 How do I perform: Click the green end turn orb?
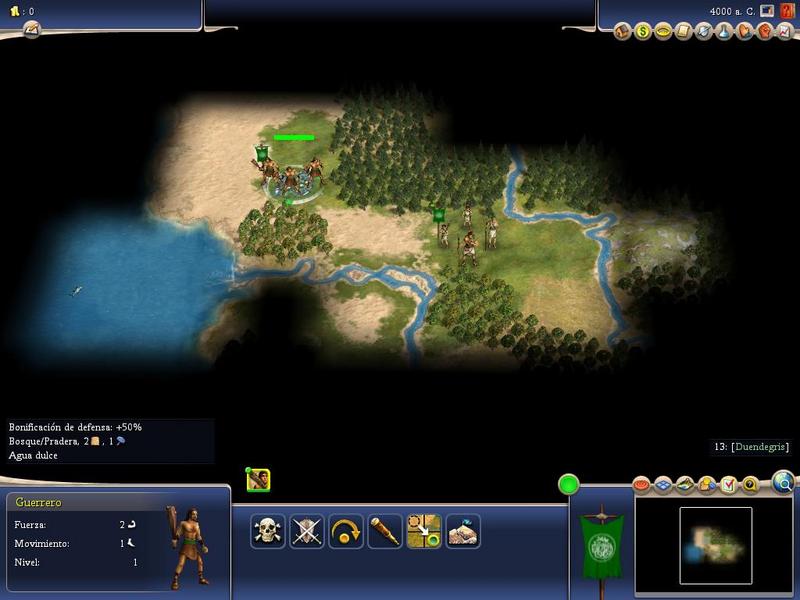[569, 485]
